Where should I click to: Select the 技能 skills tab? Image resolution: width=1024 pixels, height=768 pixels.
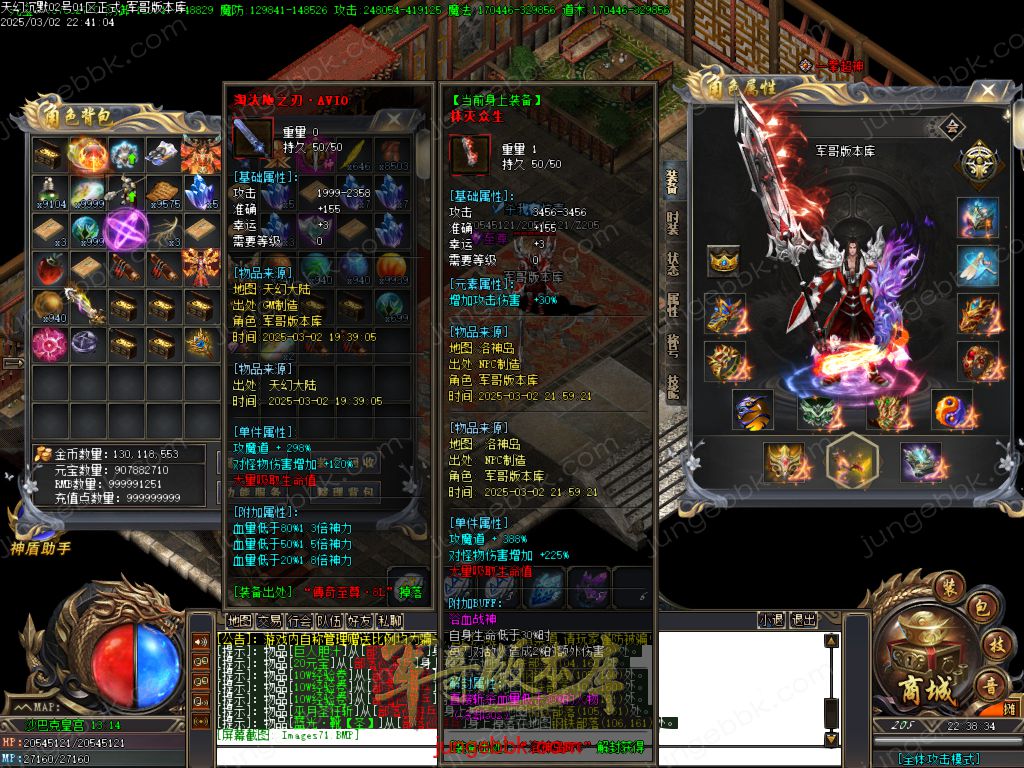pos(672,384)
